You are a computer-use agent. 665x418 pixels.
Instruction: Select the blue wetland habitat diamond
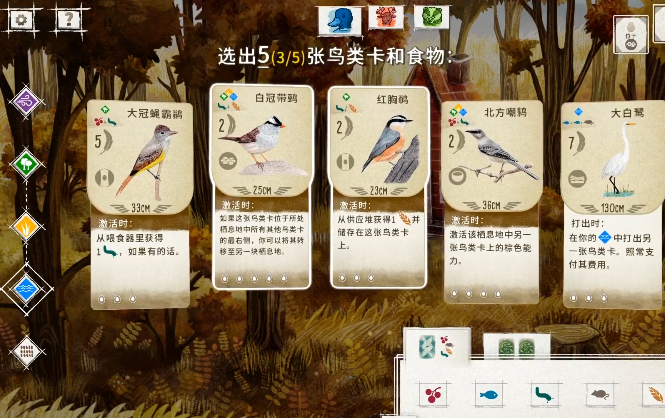(x=26, y=288)
